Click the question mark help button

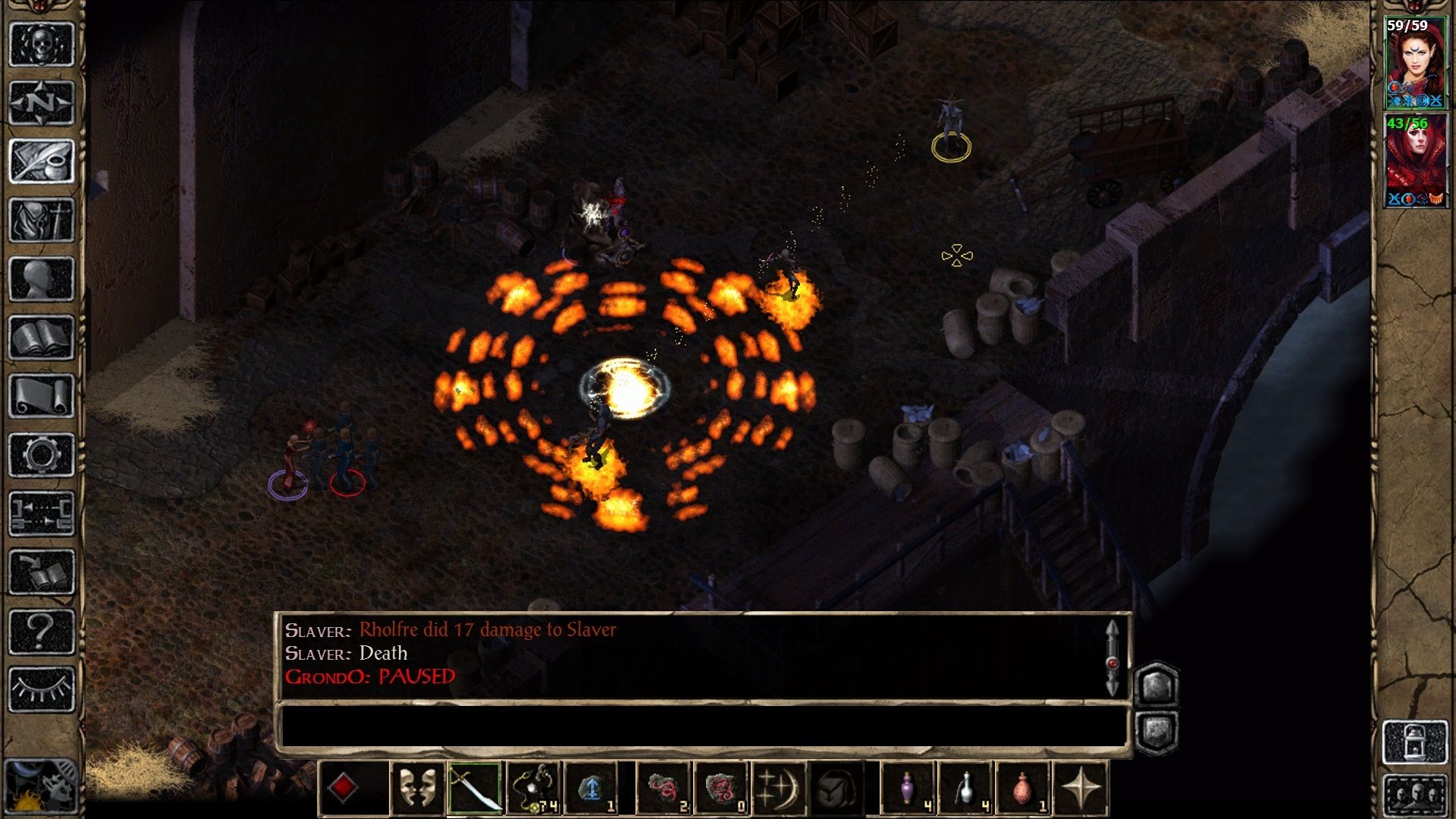click(x=42, y=631)
